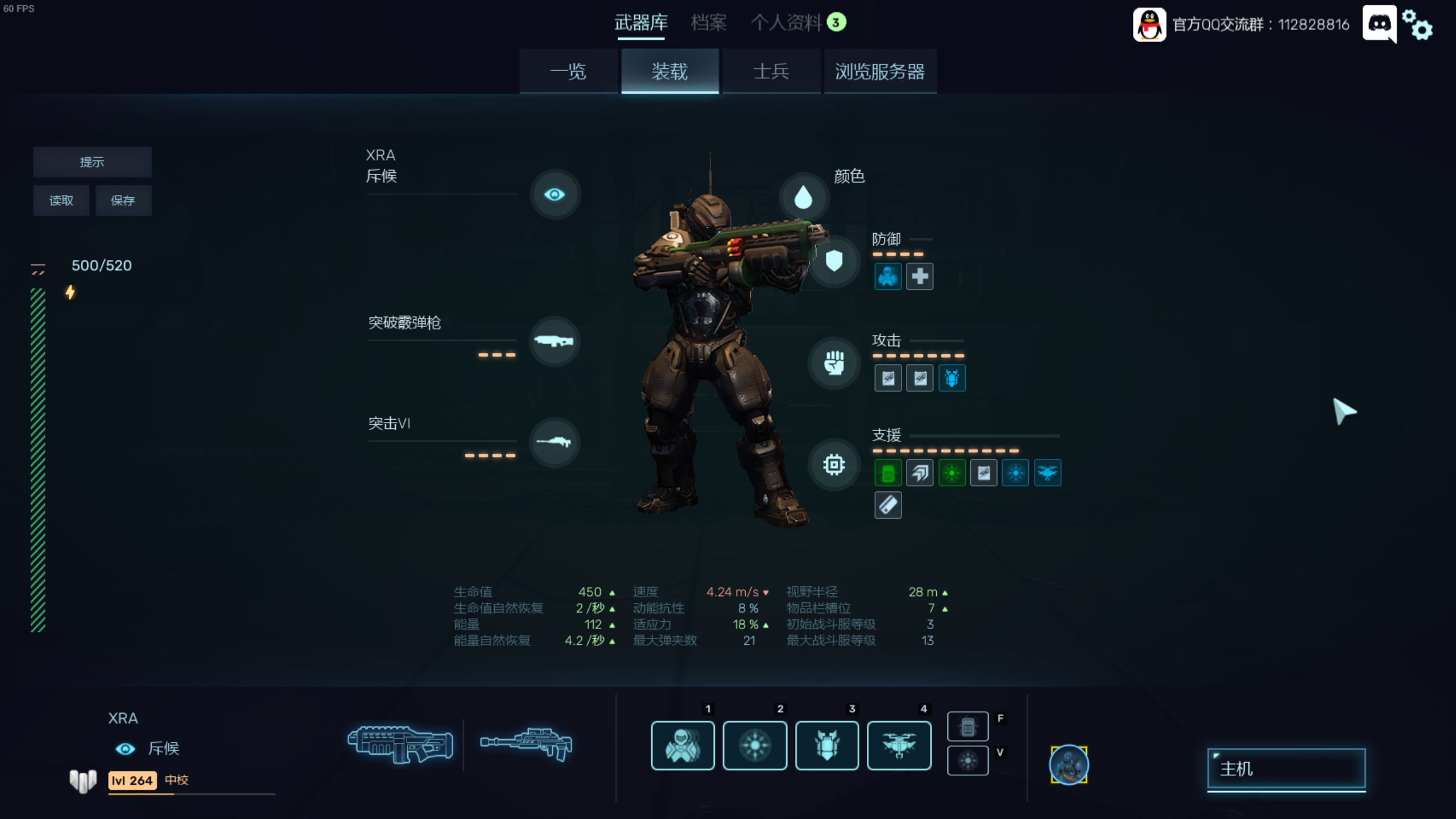Open the 攻击 fist category button
Screen dimensions: 1456x819
click(834, 363)
